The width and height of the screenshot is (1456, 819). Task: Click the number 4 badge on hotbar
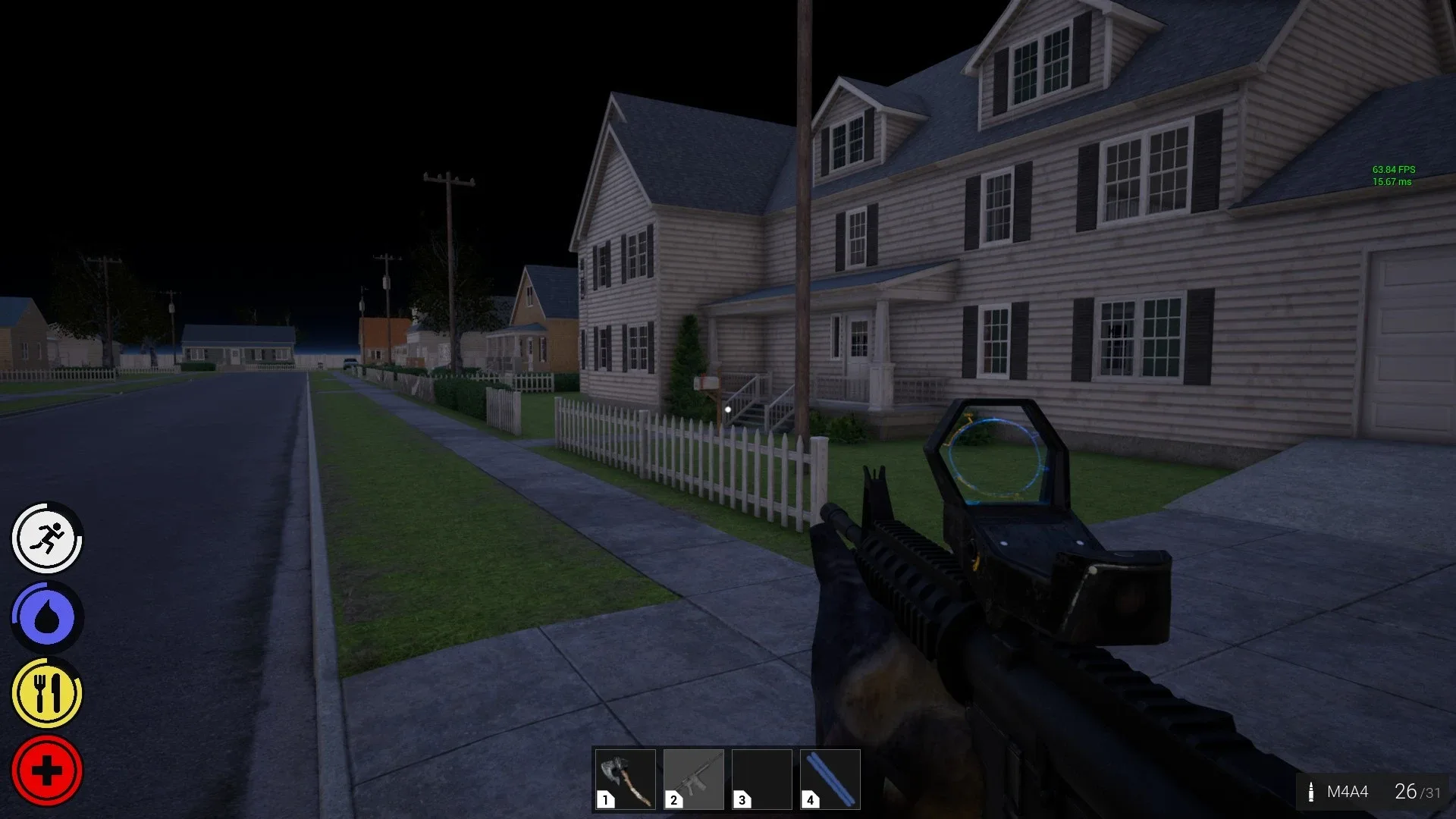(x=810, y=800)
